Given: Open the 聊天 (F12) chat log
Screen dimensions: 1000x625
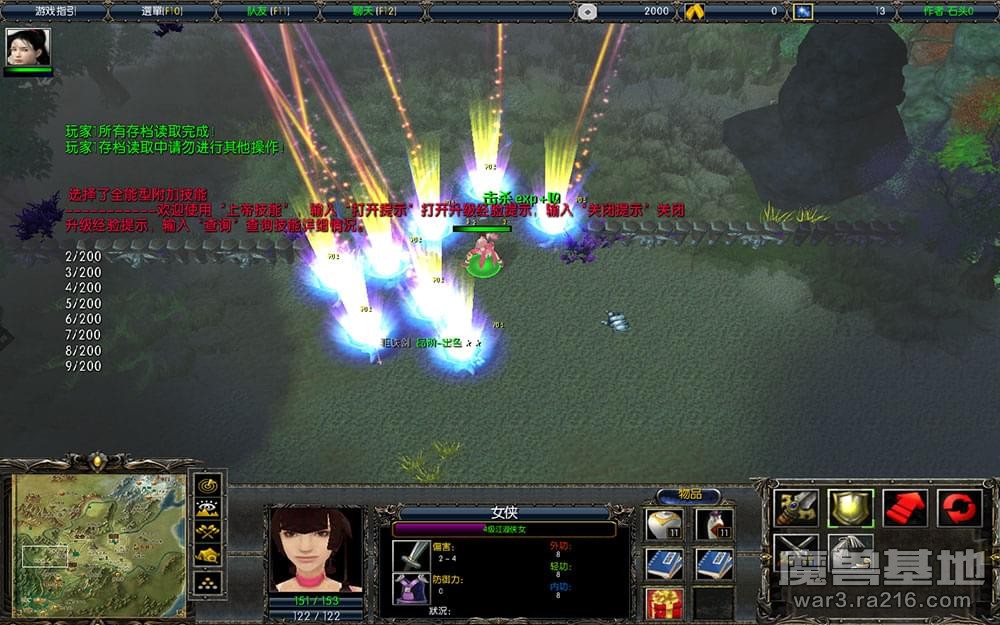Looking at the screenshot, I should (374, 11).
